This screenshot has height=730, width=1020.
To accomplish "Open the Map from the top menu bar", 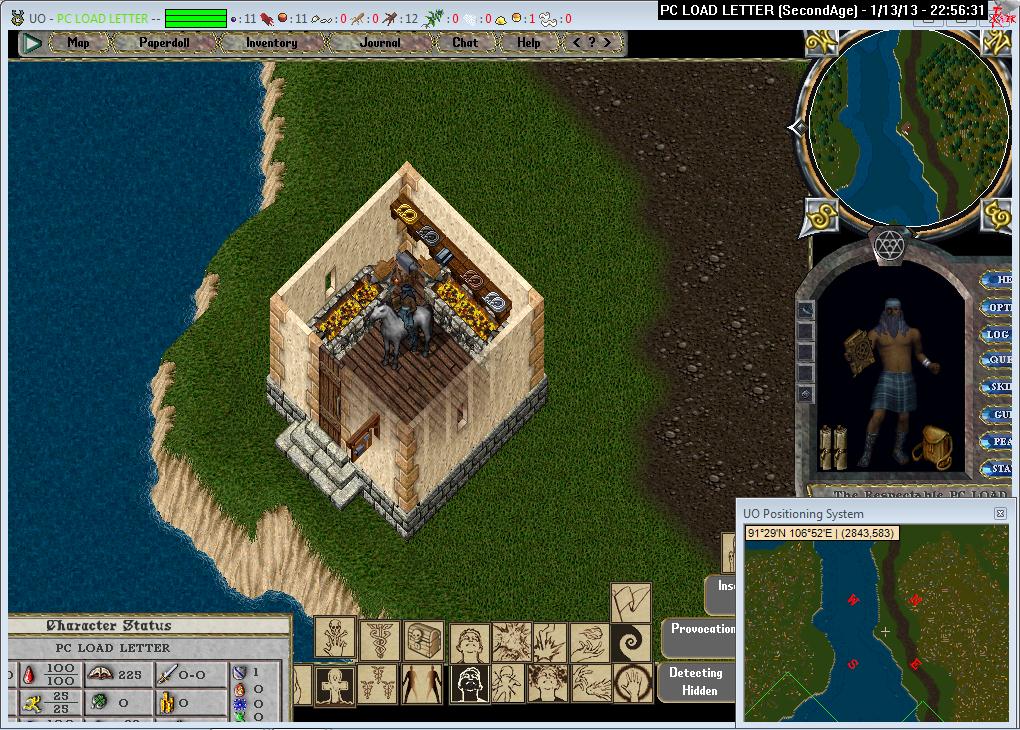I will (78, 43).
